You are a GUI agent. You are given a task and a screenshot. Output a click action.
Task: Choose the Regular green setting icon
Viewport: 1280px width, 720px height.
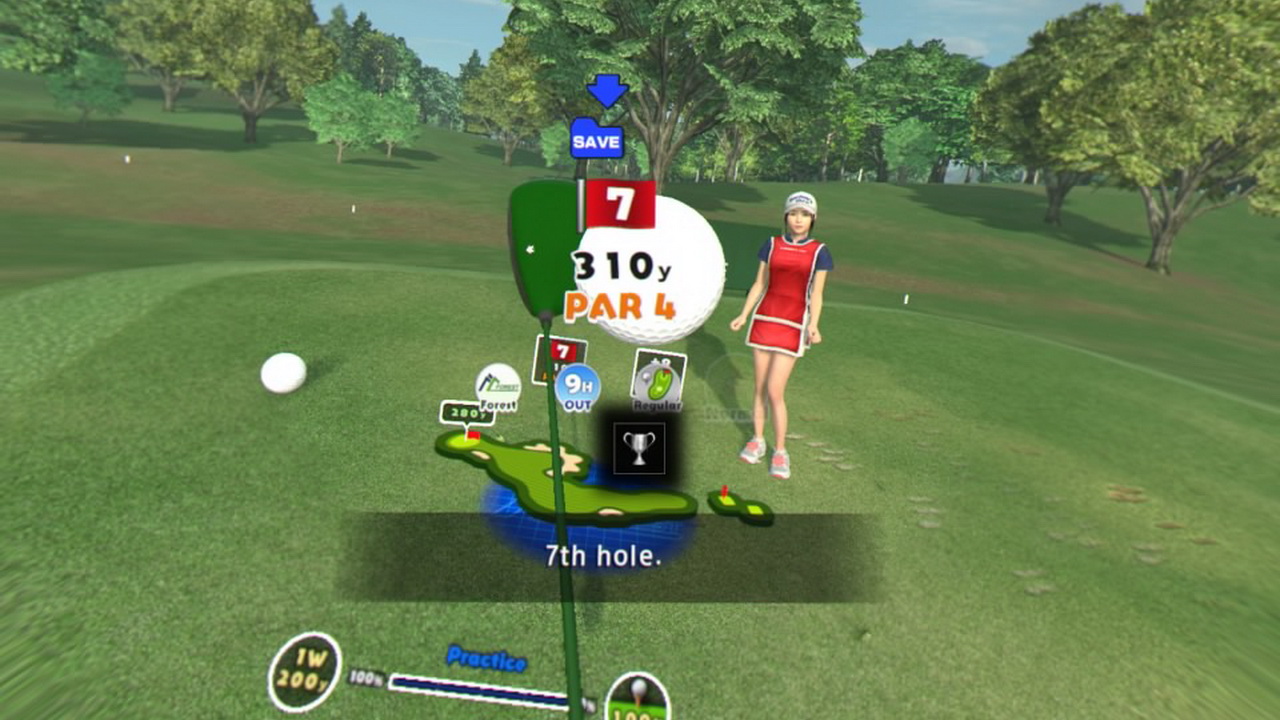point(658,381)
